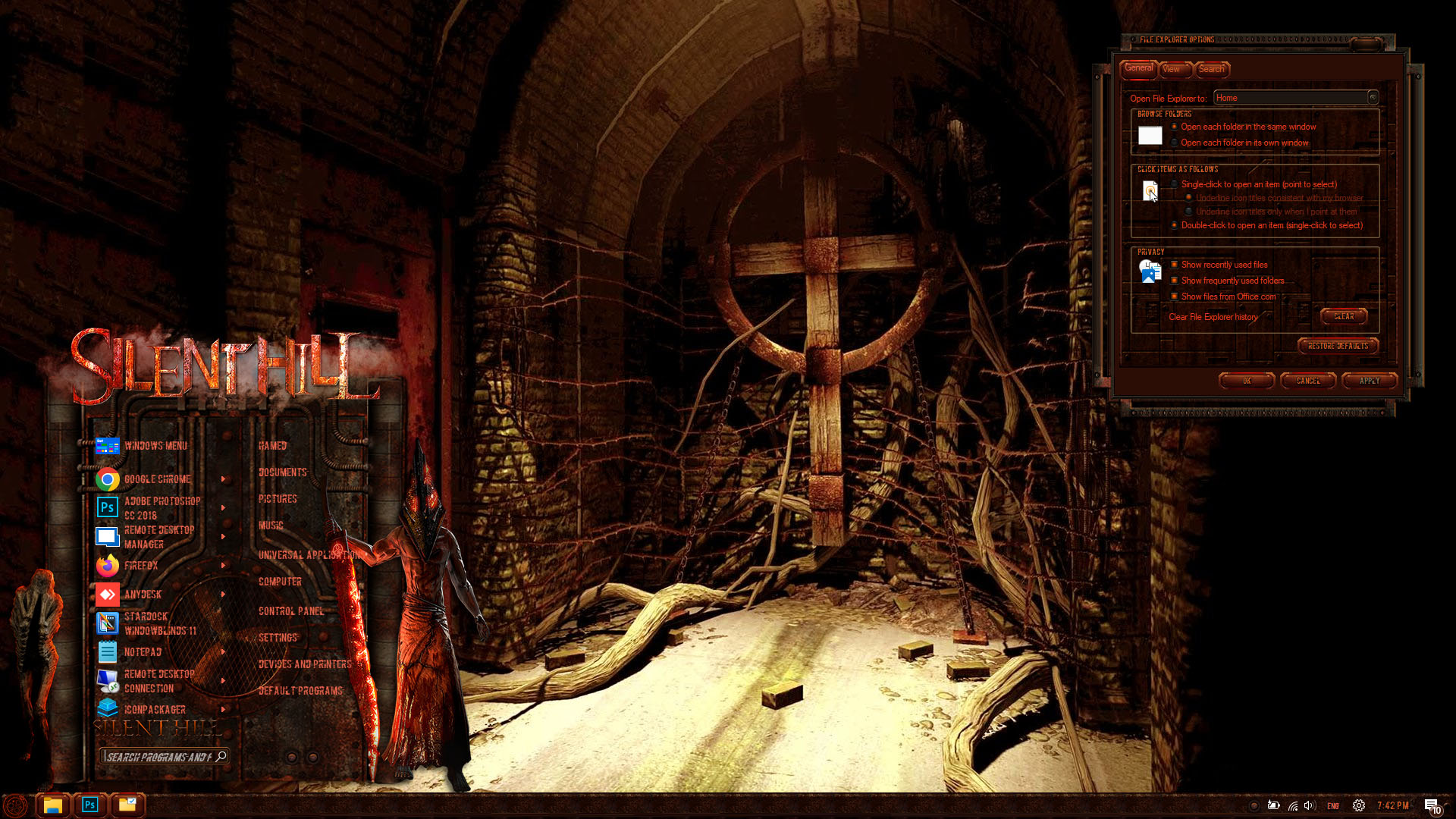Open Adobe Photoshop CC 2018 entry
Viewport: 1456px width, 819px height.
[161, 508]
